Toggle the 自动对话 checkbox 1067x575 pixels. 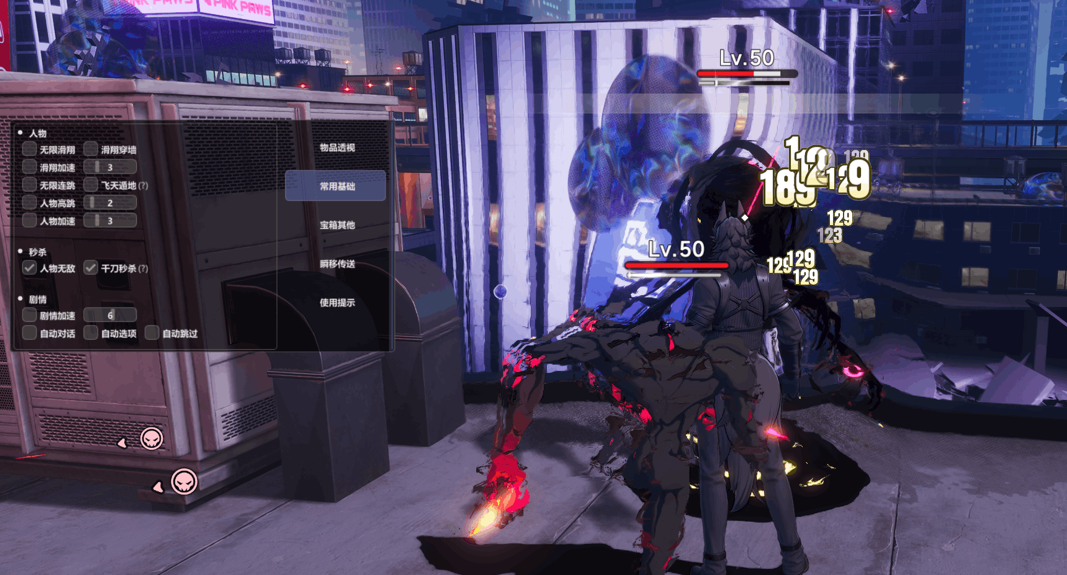(x=30, y=333)
